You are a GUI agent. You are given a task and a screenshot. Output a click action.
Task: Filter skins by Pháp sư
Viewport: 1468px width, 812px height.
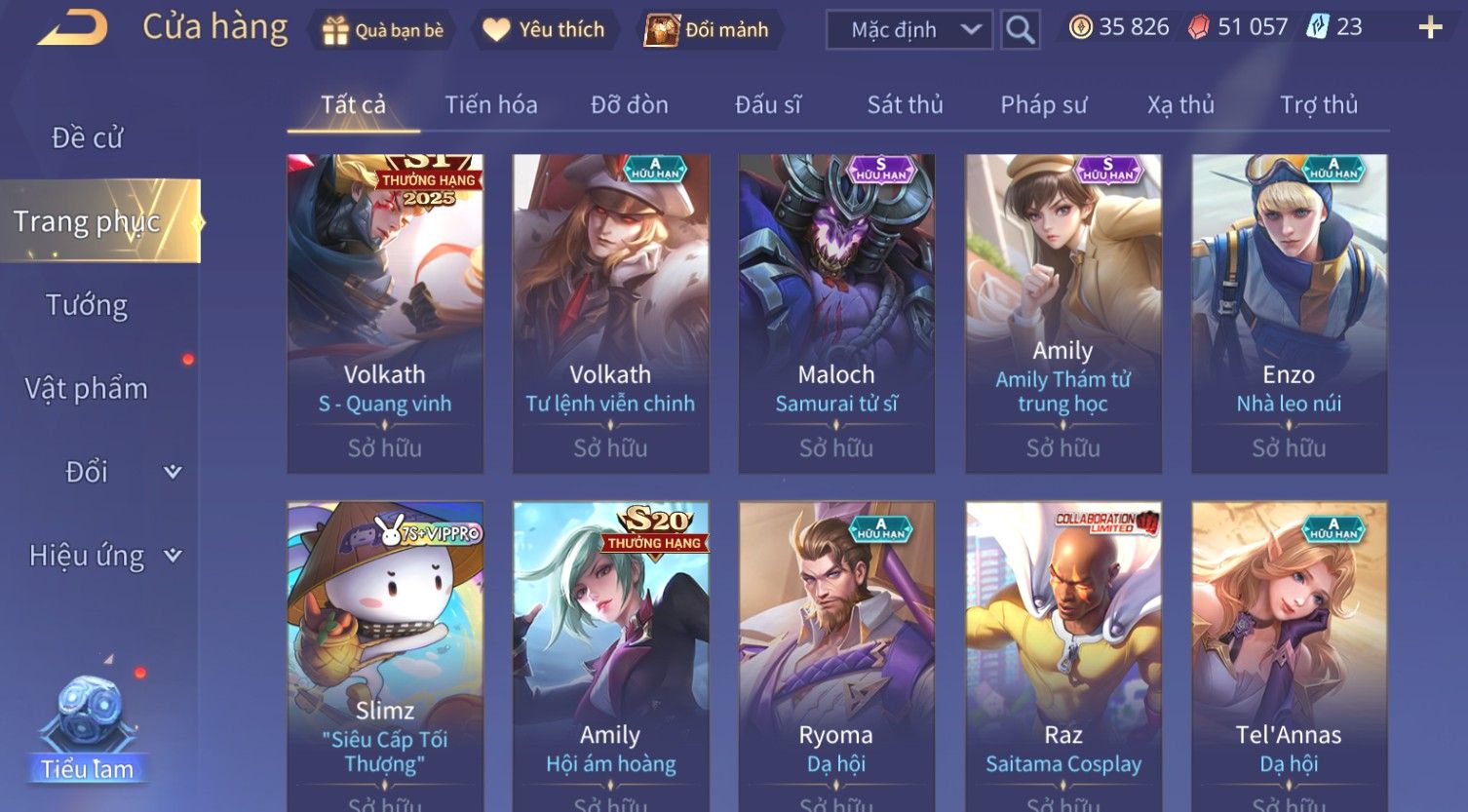coord(1043,104)
